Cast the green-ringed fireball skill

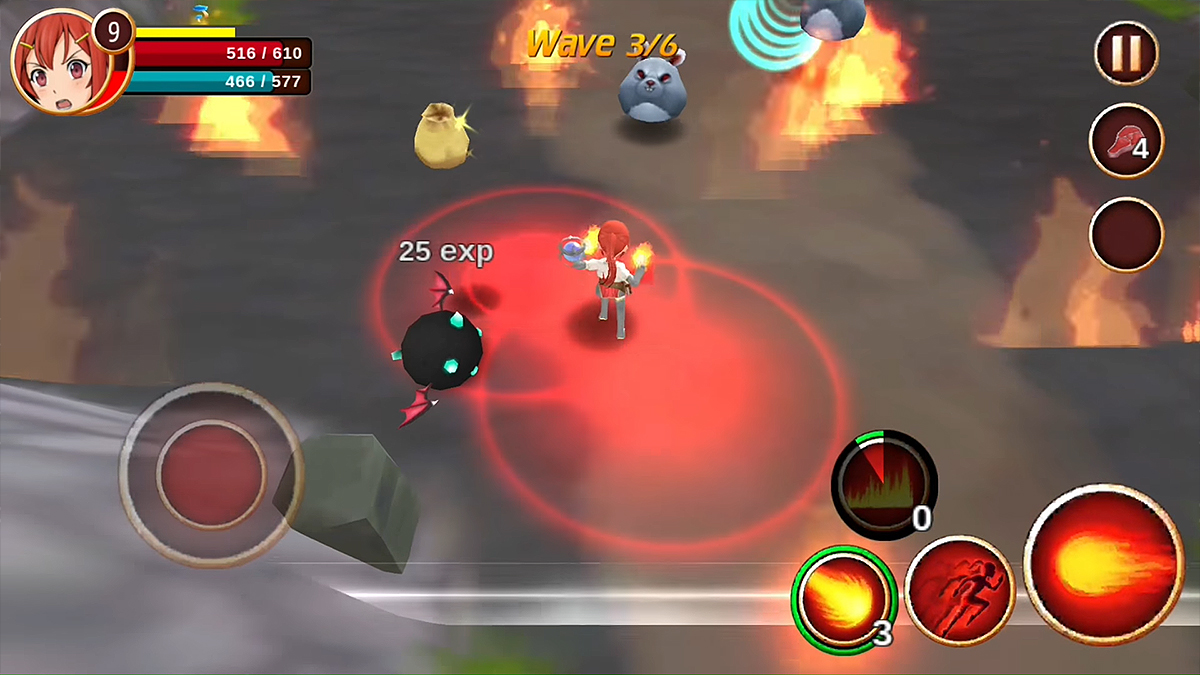coord(843,597)
